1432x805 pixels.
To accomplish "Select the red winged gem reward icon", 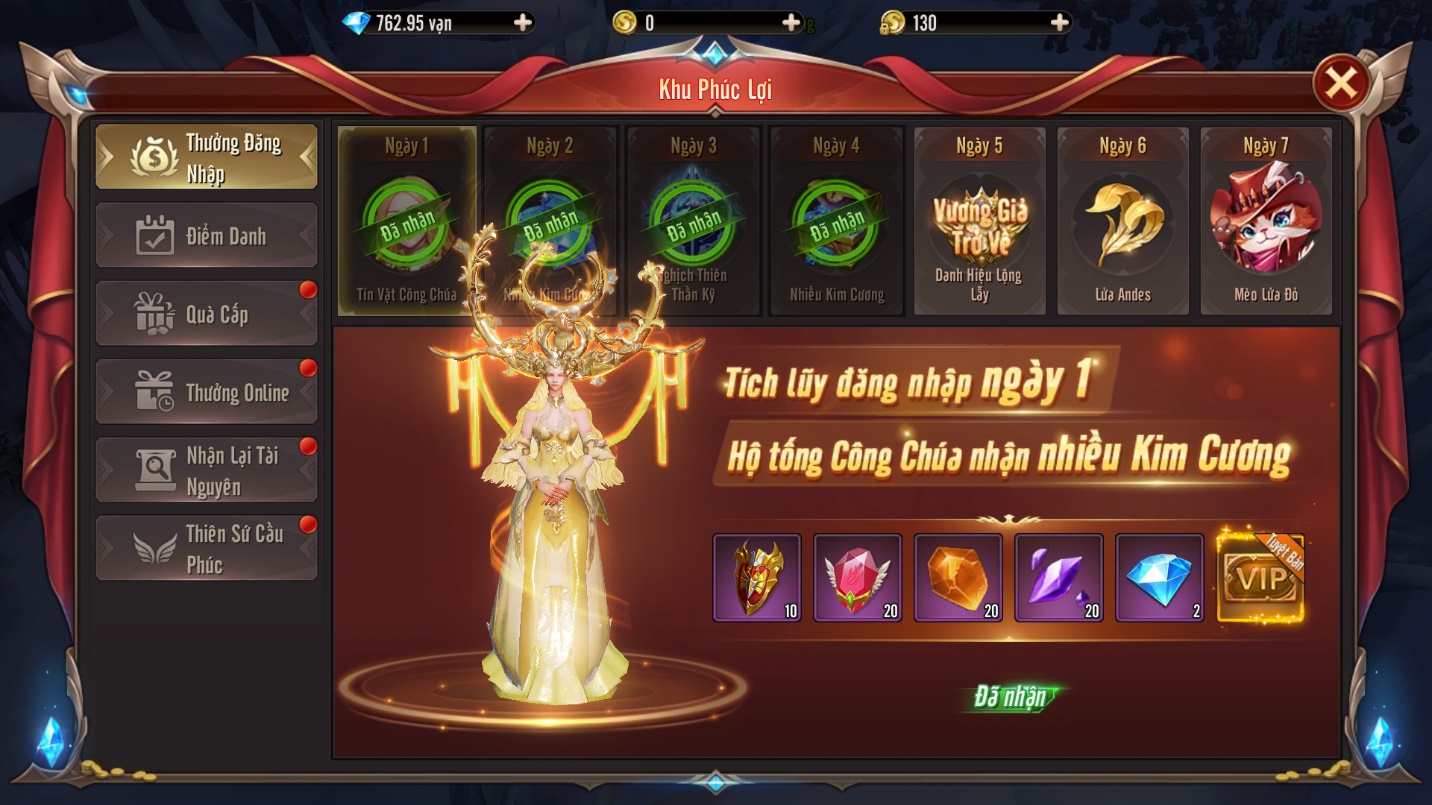I will 858,578.
